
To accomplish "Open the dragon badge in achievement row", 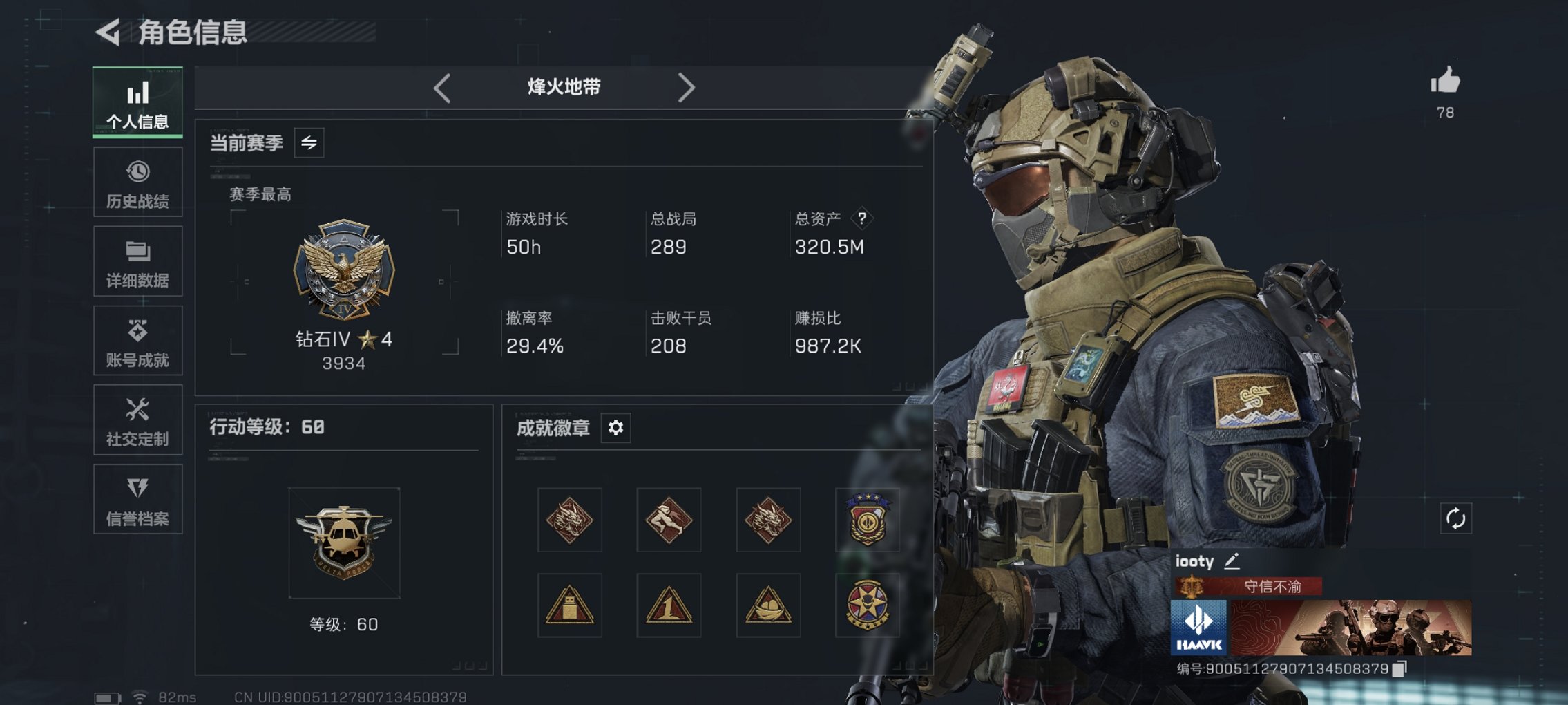I will [x=568, y=520].
